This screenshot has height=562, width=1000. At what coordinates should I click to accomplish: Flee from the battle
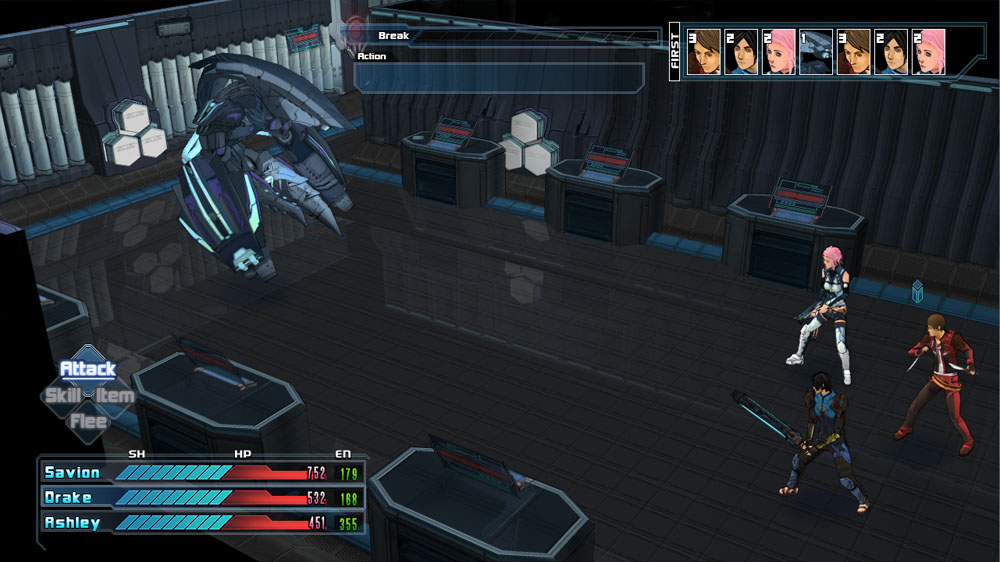[88, 421]
